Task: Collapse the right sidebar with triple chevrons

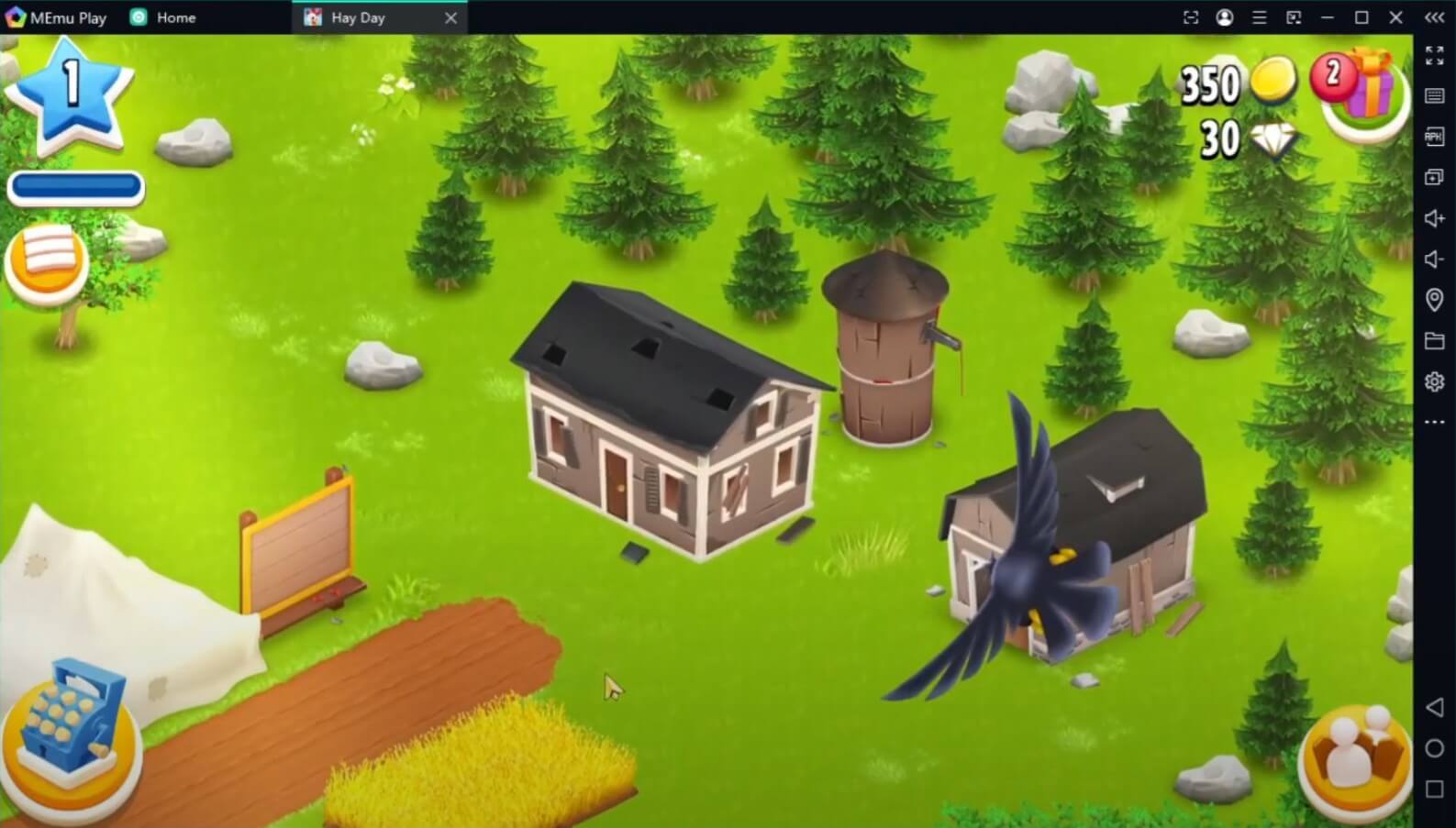Action: coord(1434,16)
